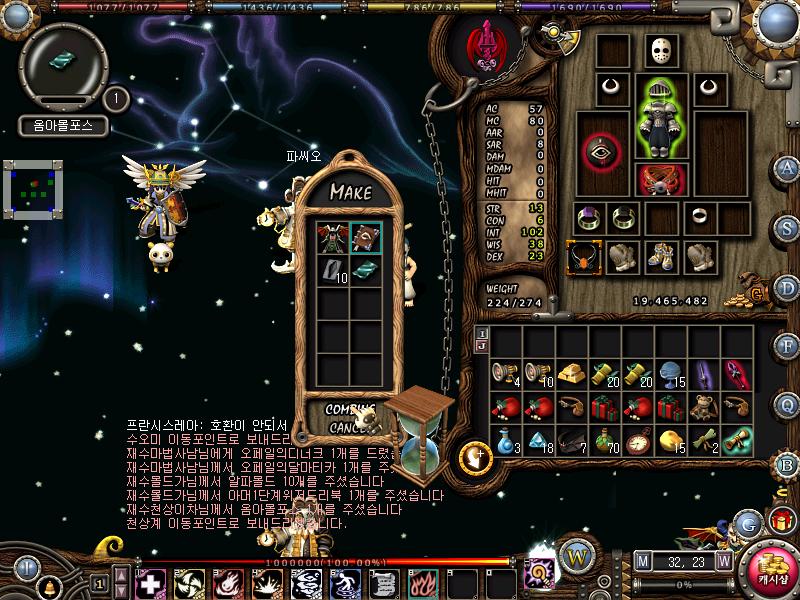Image resolution: width=800 pixels, height=600 pixels.
Task: Click the round Q side button
Action: pos(787,403)
